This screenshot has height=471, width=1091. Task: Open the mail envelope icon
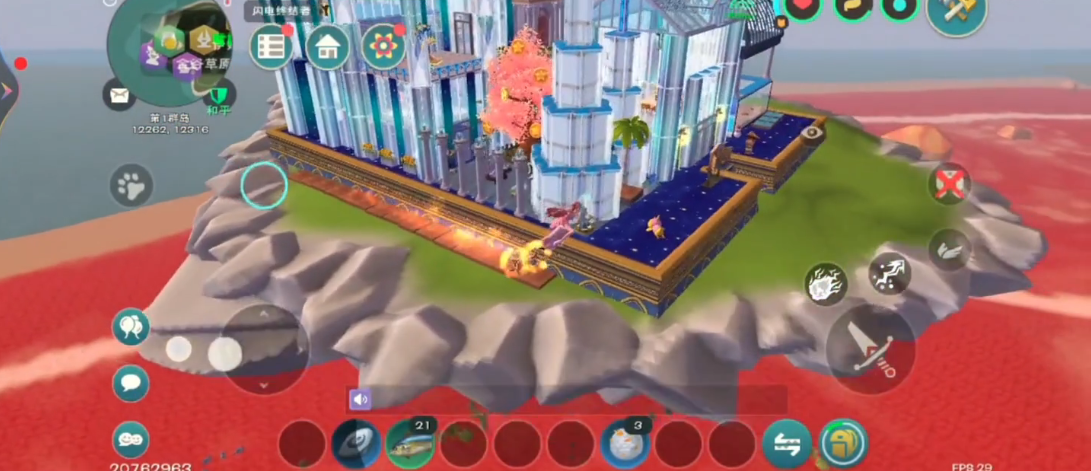pos(119,95)
